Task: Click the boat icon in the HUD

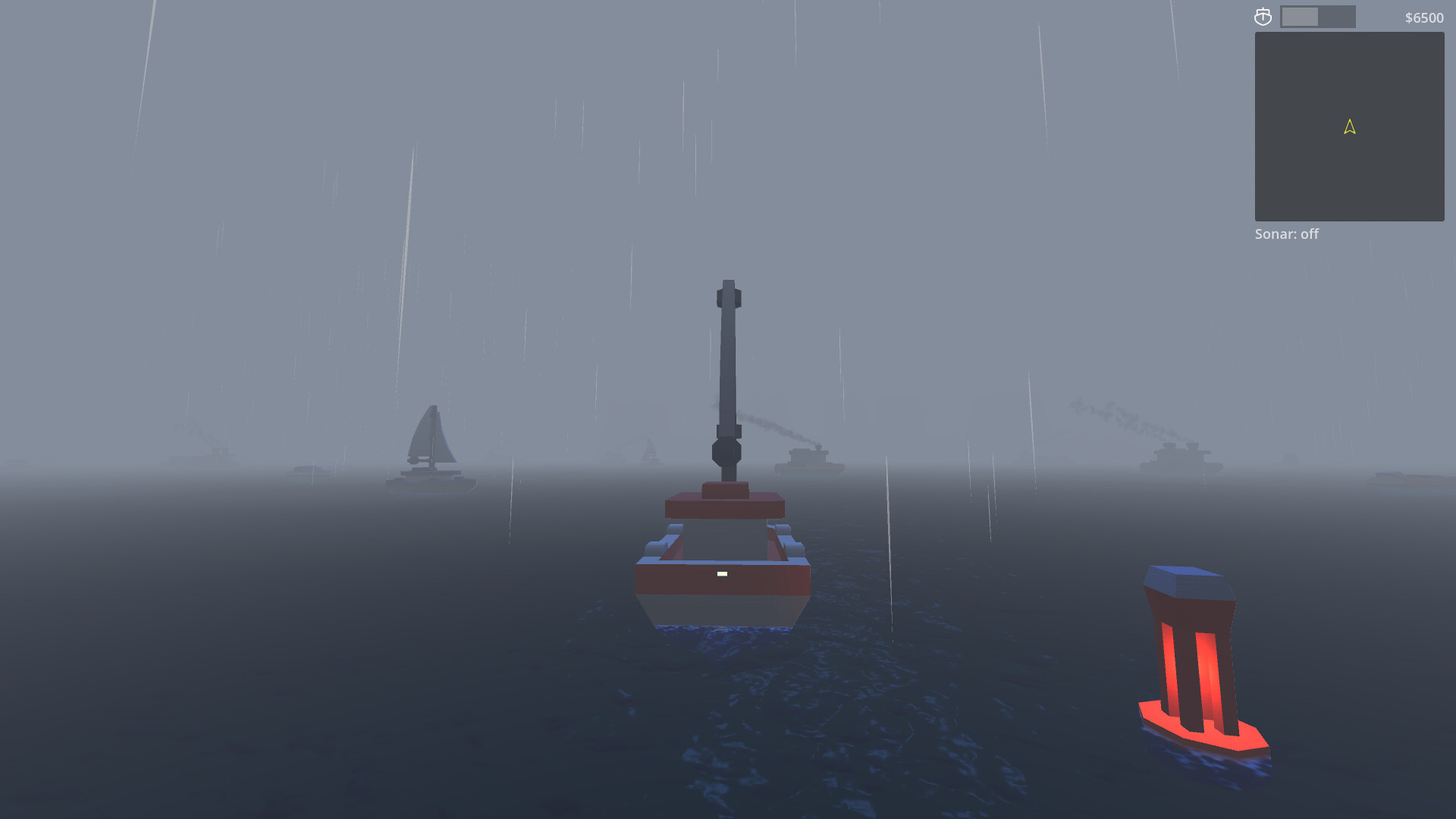Action: pos(1263,15)
